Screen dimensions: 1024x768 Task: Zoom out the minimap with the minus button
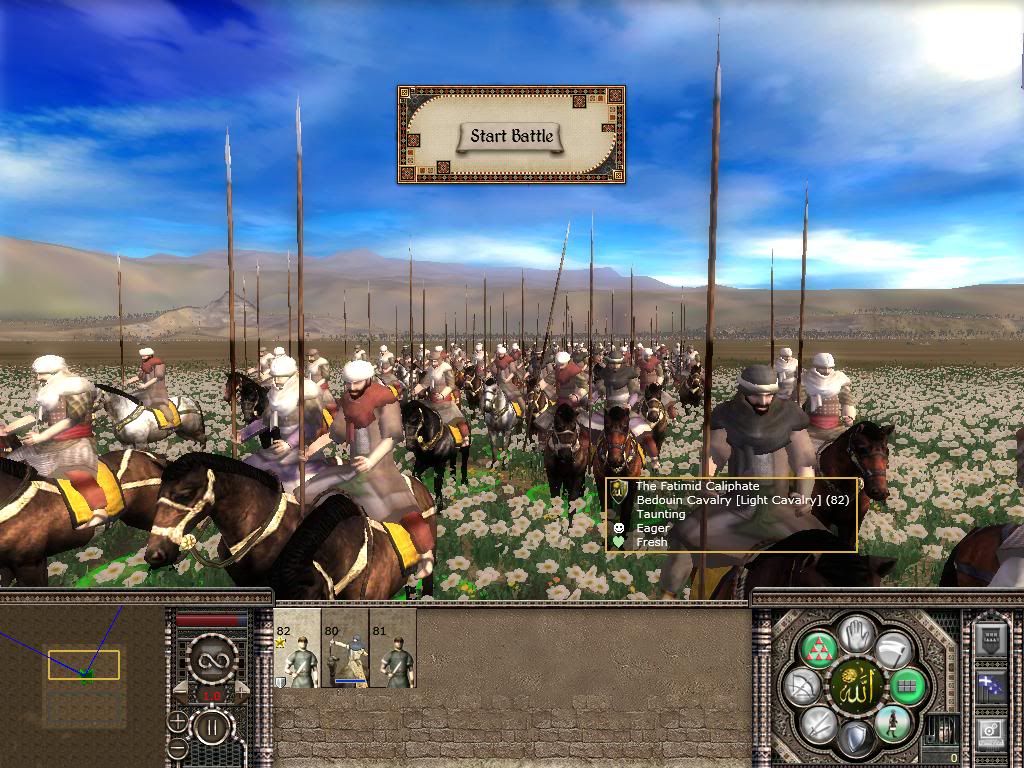click(x=178, y=747)
